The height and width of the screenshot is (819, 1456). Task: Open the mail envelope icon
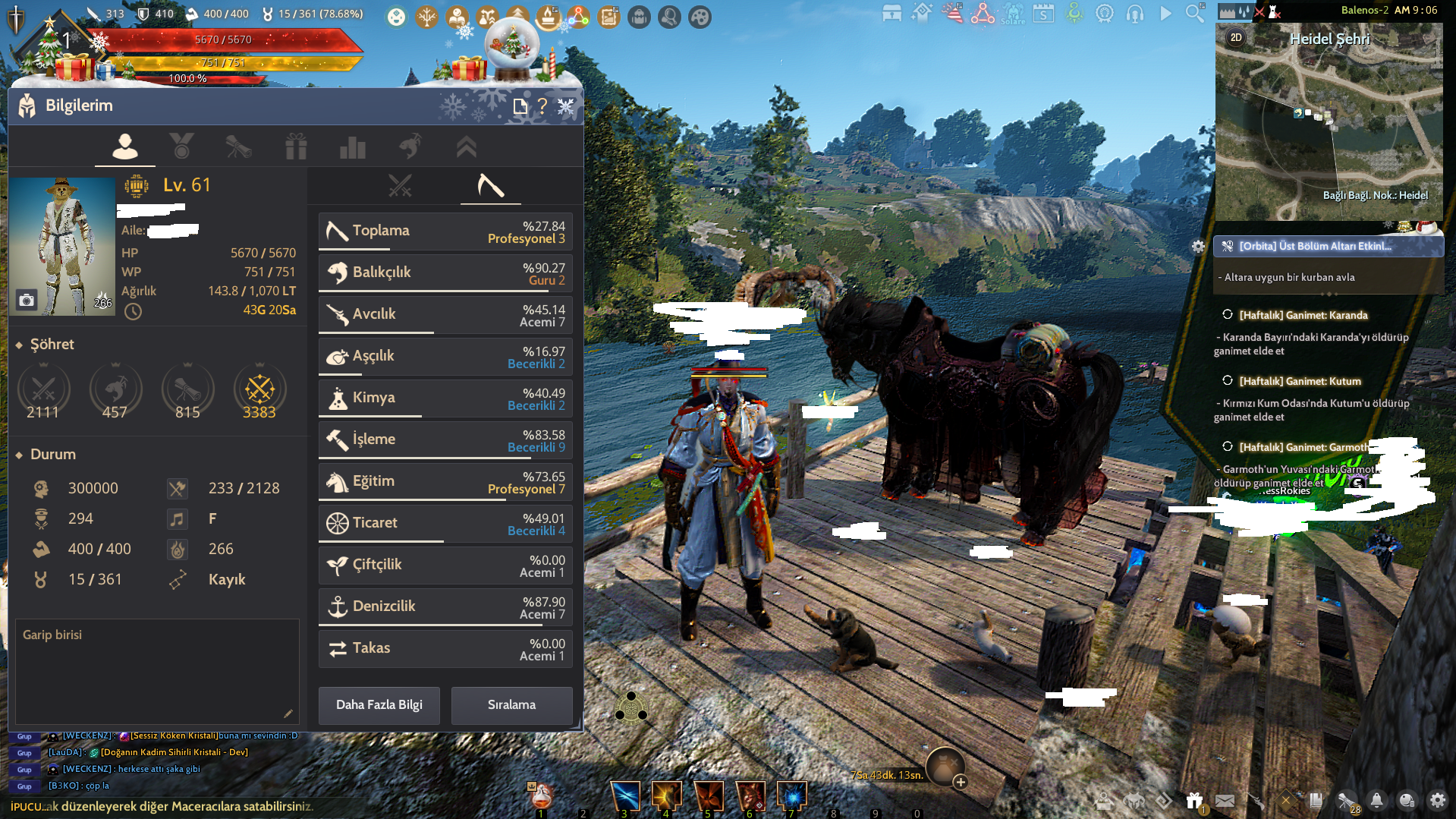click(x=1225, y=800)
